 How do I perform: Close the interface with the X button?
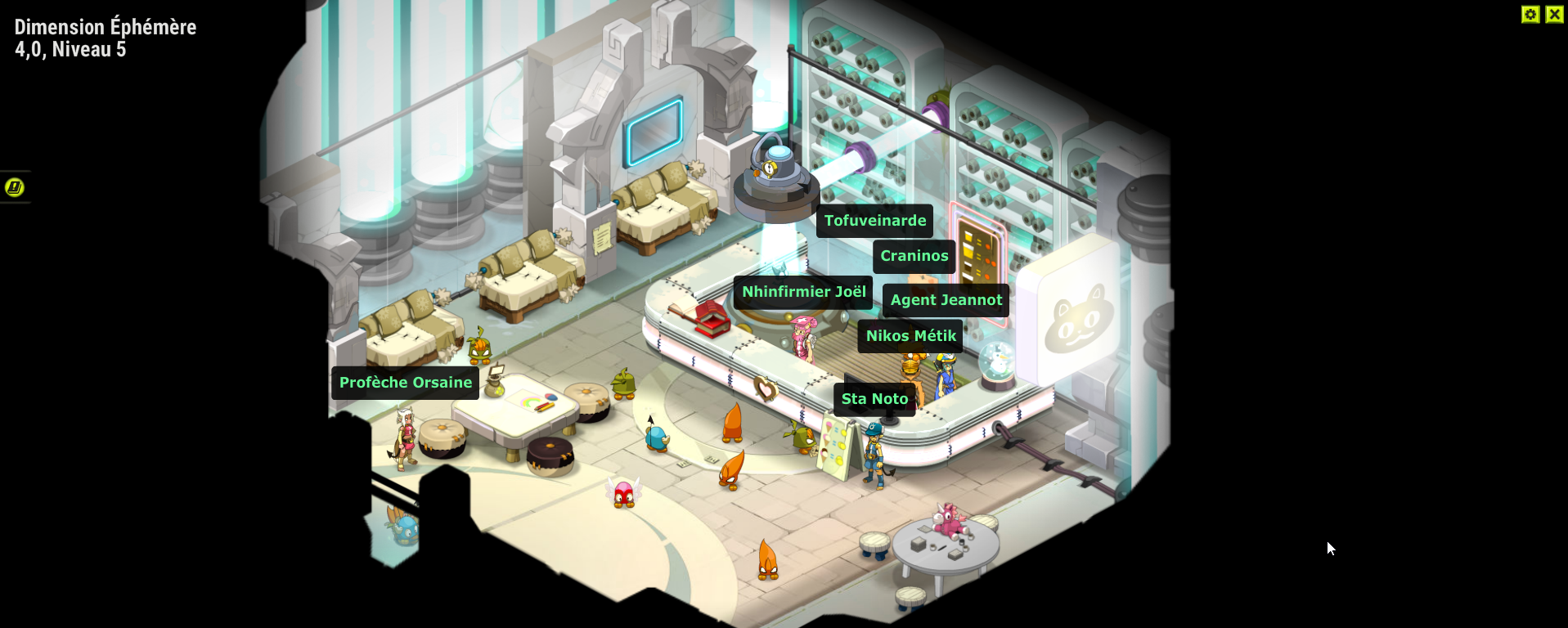(1555, 14)
